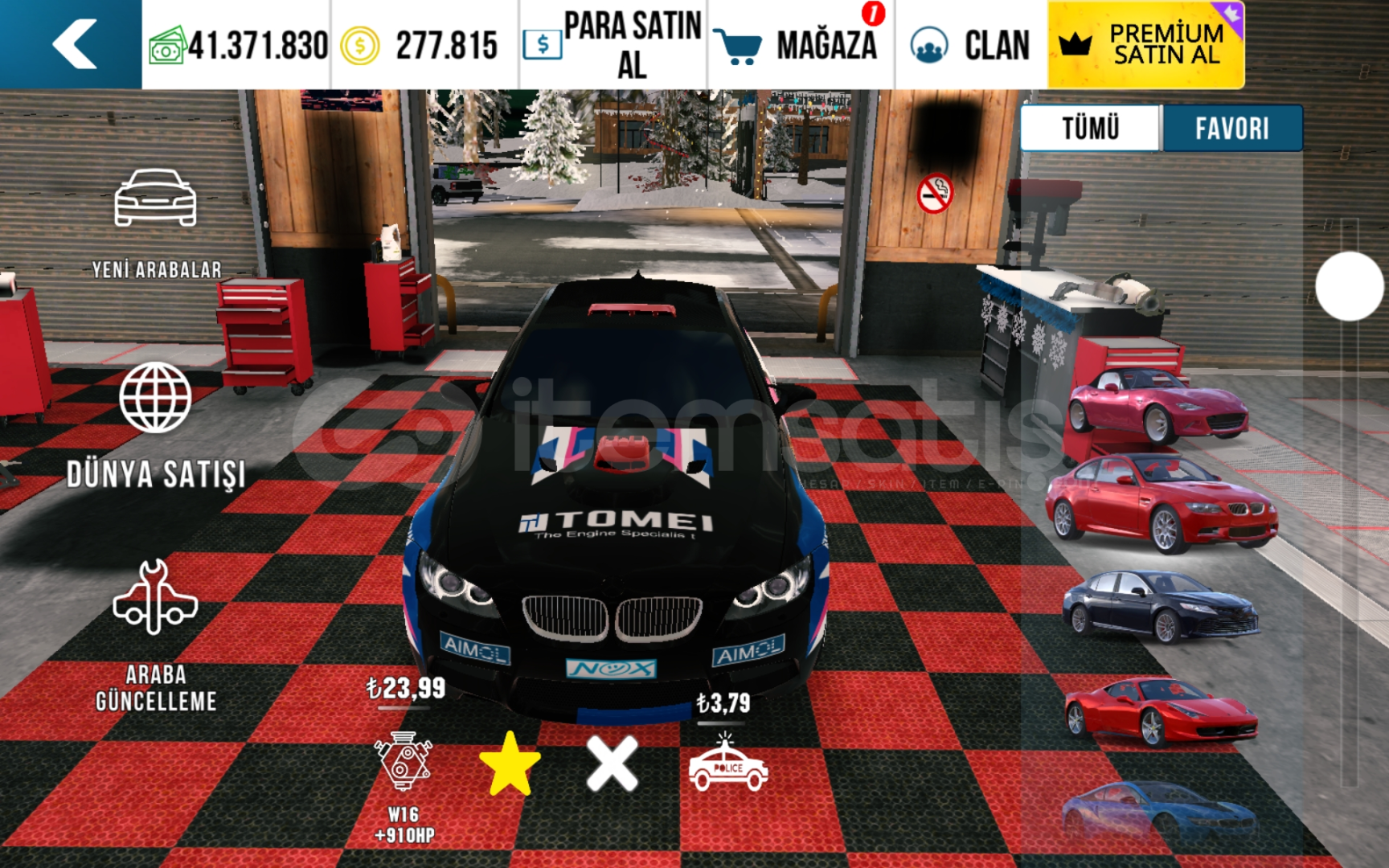Screen dimensions: 1389x868
Task: Go back with the arrow button
Action: [74, 44]
